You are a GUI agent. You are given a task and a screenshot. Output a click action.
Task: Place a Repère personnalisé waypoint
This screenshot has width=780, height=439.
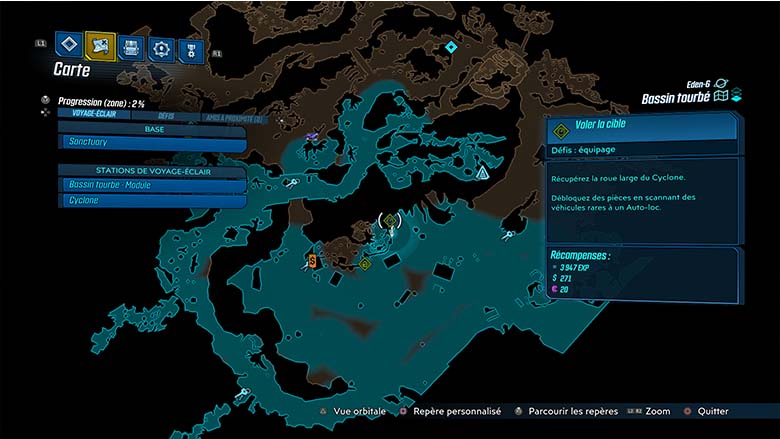449,411
